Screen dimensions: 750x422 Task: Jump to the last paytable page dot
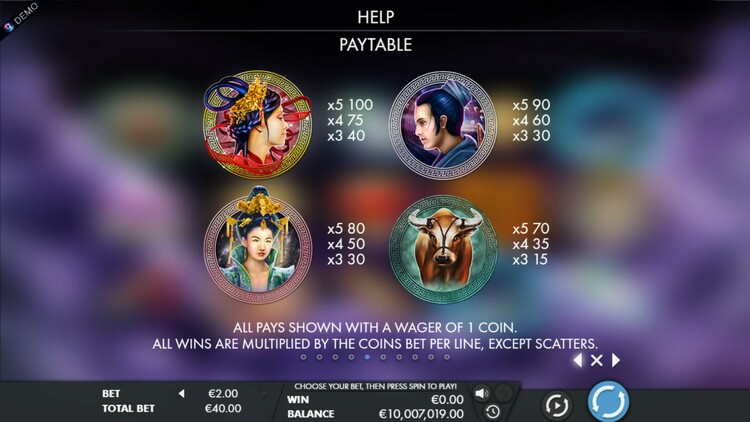[x=447, y=356]
